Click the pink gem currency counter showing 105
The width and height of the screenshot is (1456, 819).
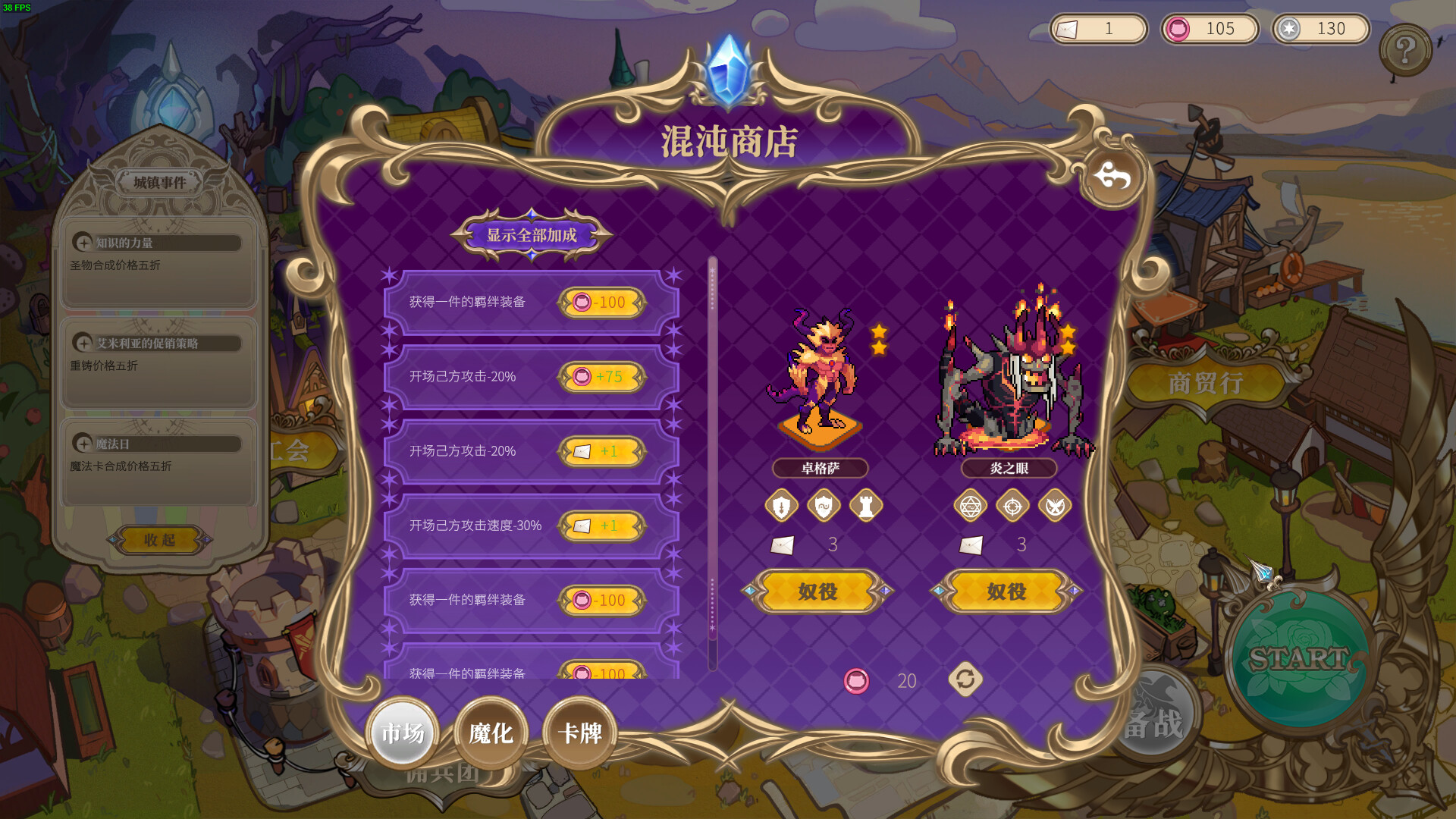[x=1210, y=29]
